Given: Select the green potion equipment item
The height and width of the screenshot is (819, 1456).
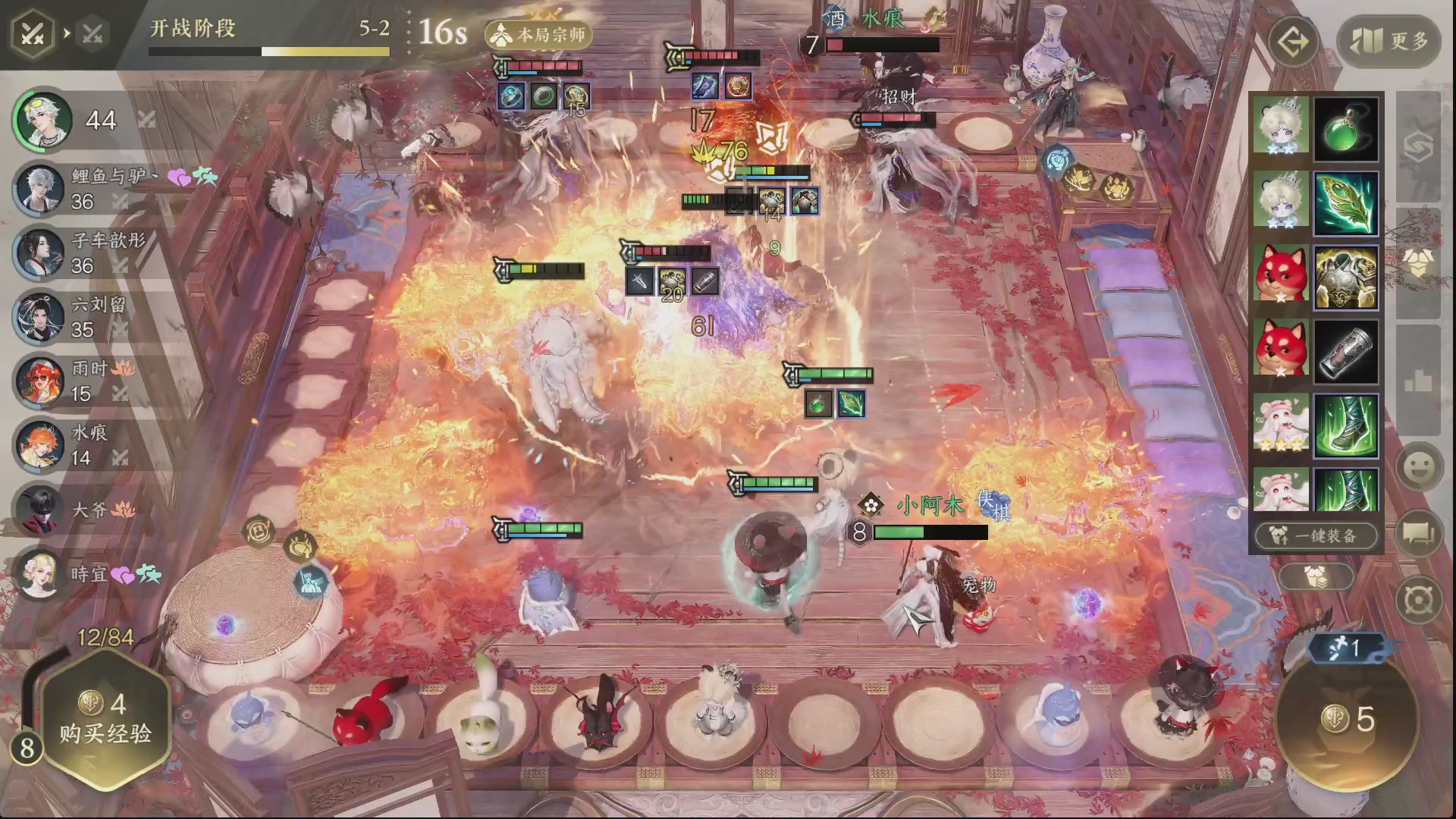Looking at the screenshot, I should [1345, 129].
